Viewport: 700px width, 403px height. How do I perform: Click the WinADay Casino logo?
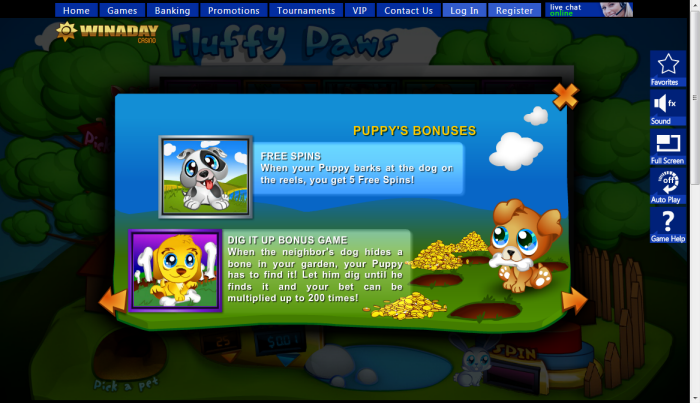coord(100,32)
